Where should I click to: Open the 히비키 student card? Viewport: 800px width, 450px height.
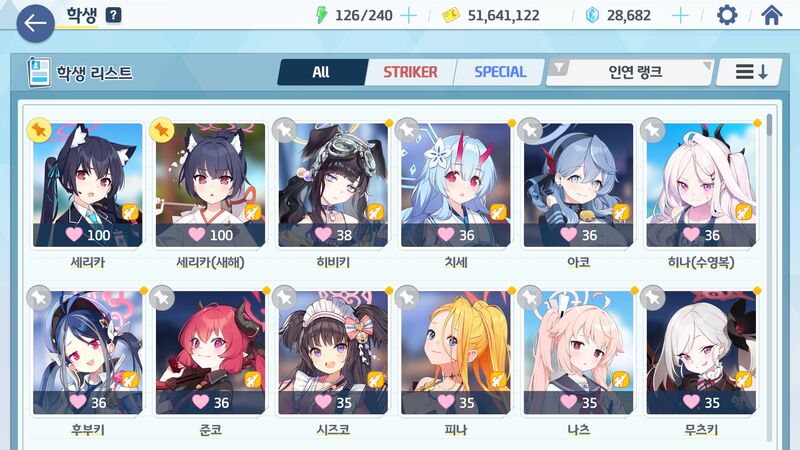[333, 185]
